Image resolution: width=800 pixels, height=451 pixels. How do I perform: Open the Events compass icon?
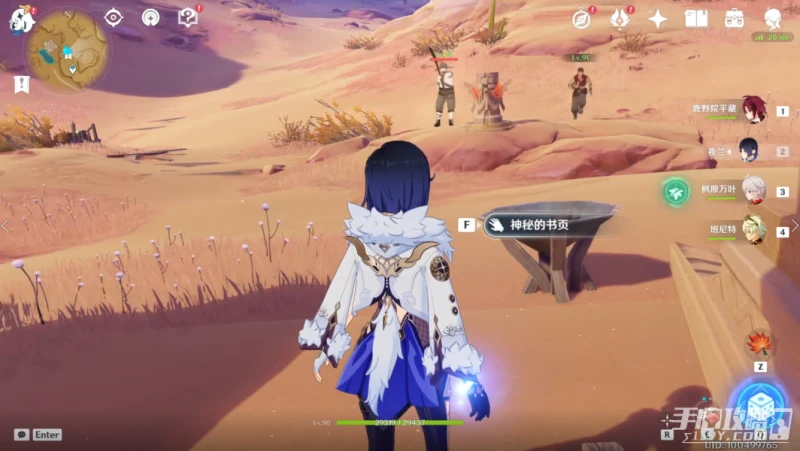581,19
